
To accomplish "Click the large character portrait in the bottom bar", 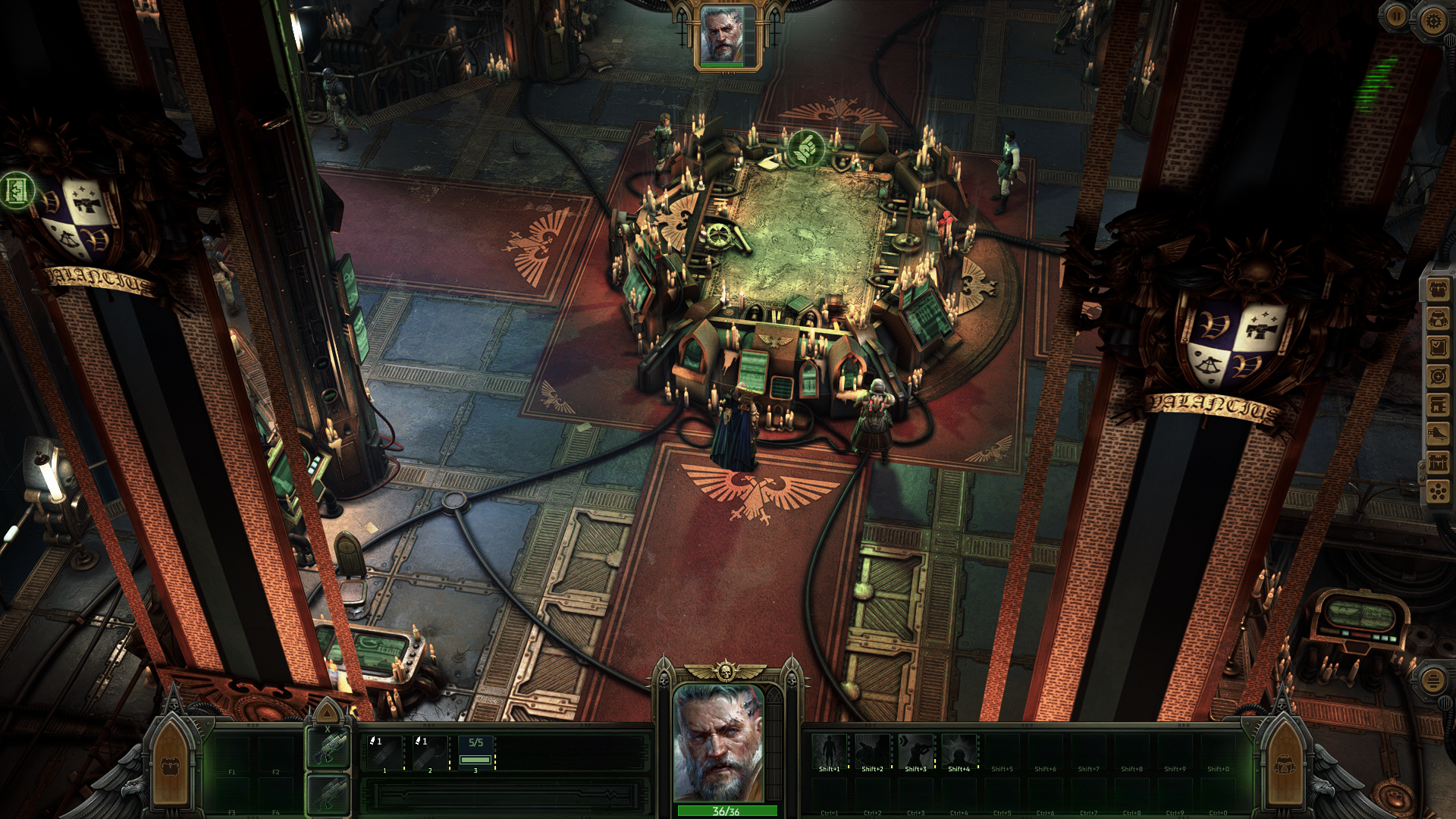I will click(x=718, y=742).
